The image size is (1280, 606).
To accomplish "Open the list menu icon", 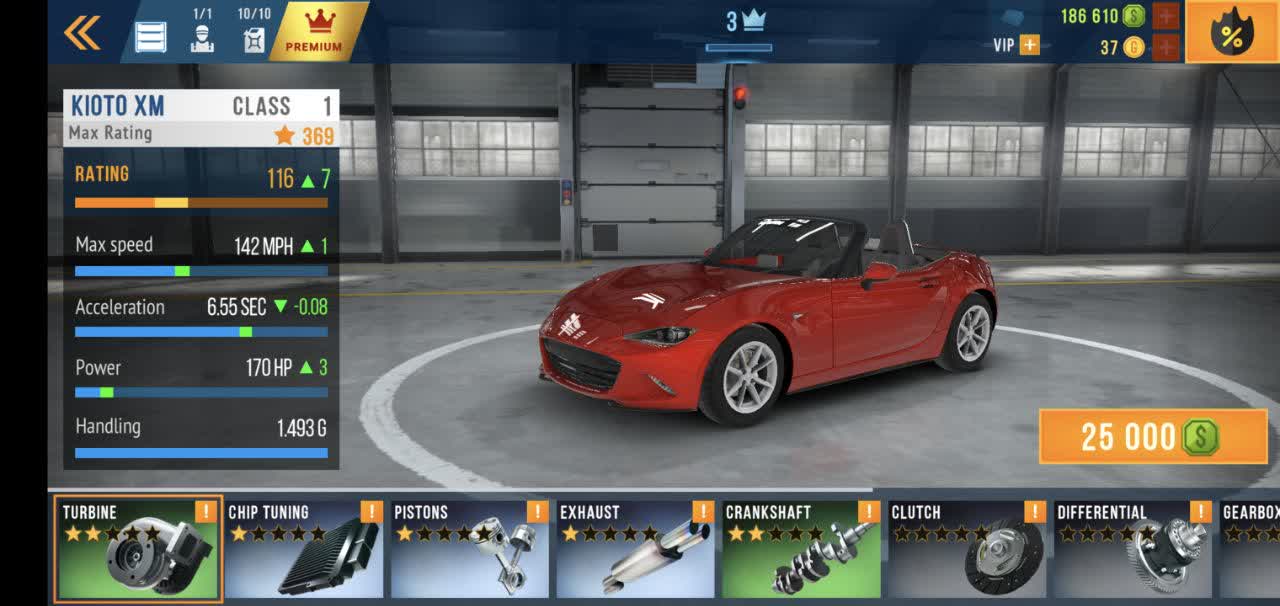I will pyautogui.click(x=151, y=36).
